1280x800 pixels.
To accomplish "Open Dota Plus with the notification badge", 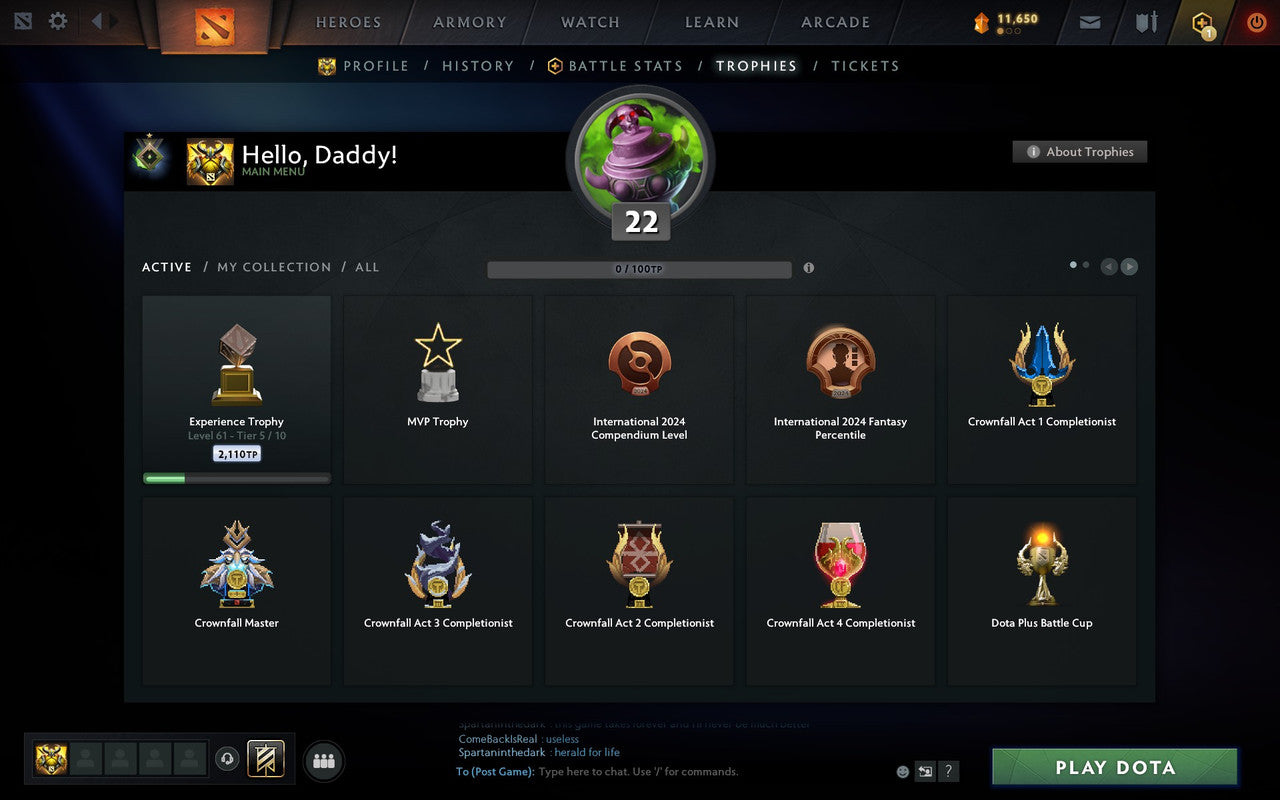I will [x=1203, y=21].
